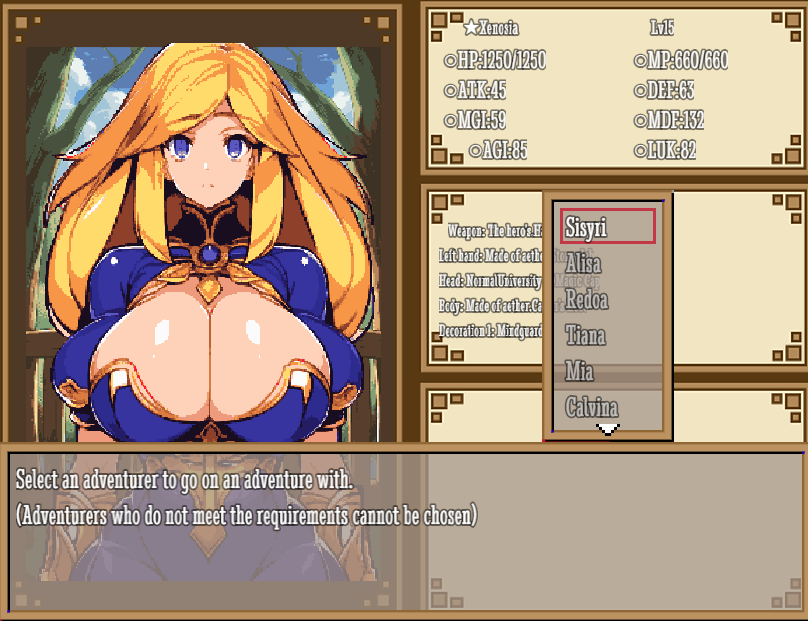The width and height of the screenshot is (808, 621).
Task: Choose Mia from the adventurer menu
Action: pyautogui.click(x=608, y=371)
